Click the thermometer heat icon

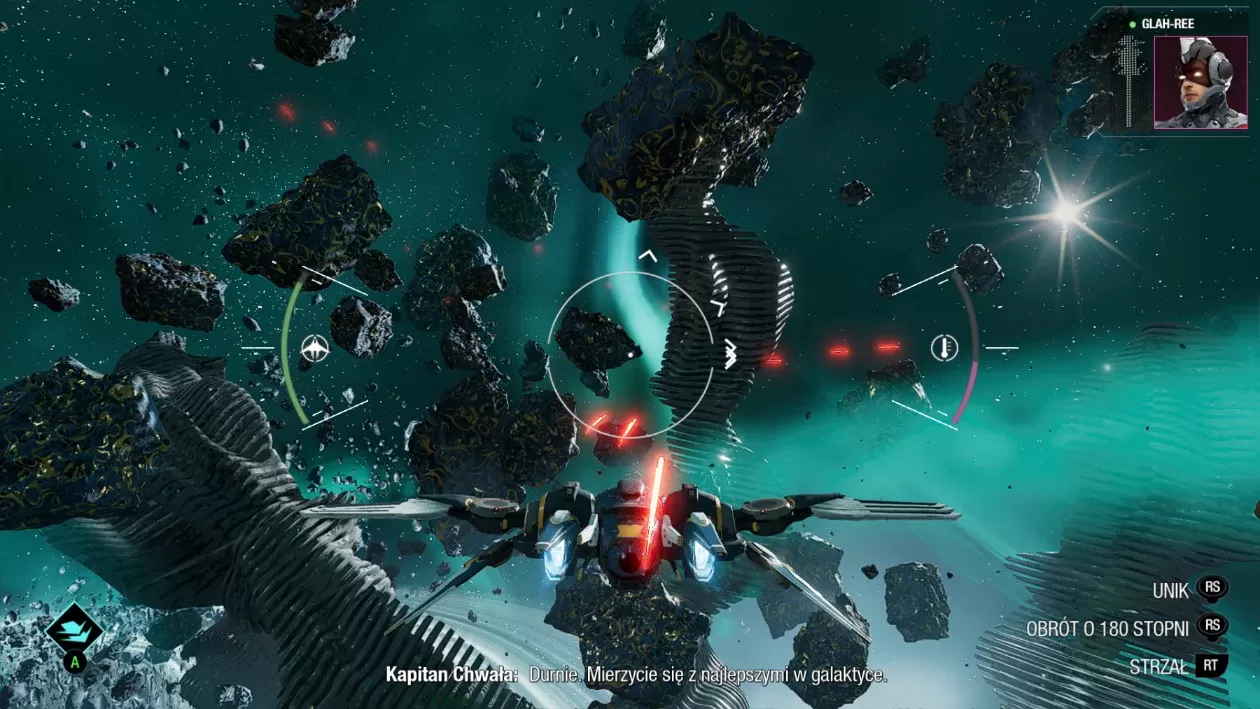pos(943,348)
